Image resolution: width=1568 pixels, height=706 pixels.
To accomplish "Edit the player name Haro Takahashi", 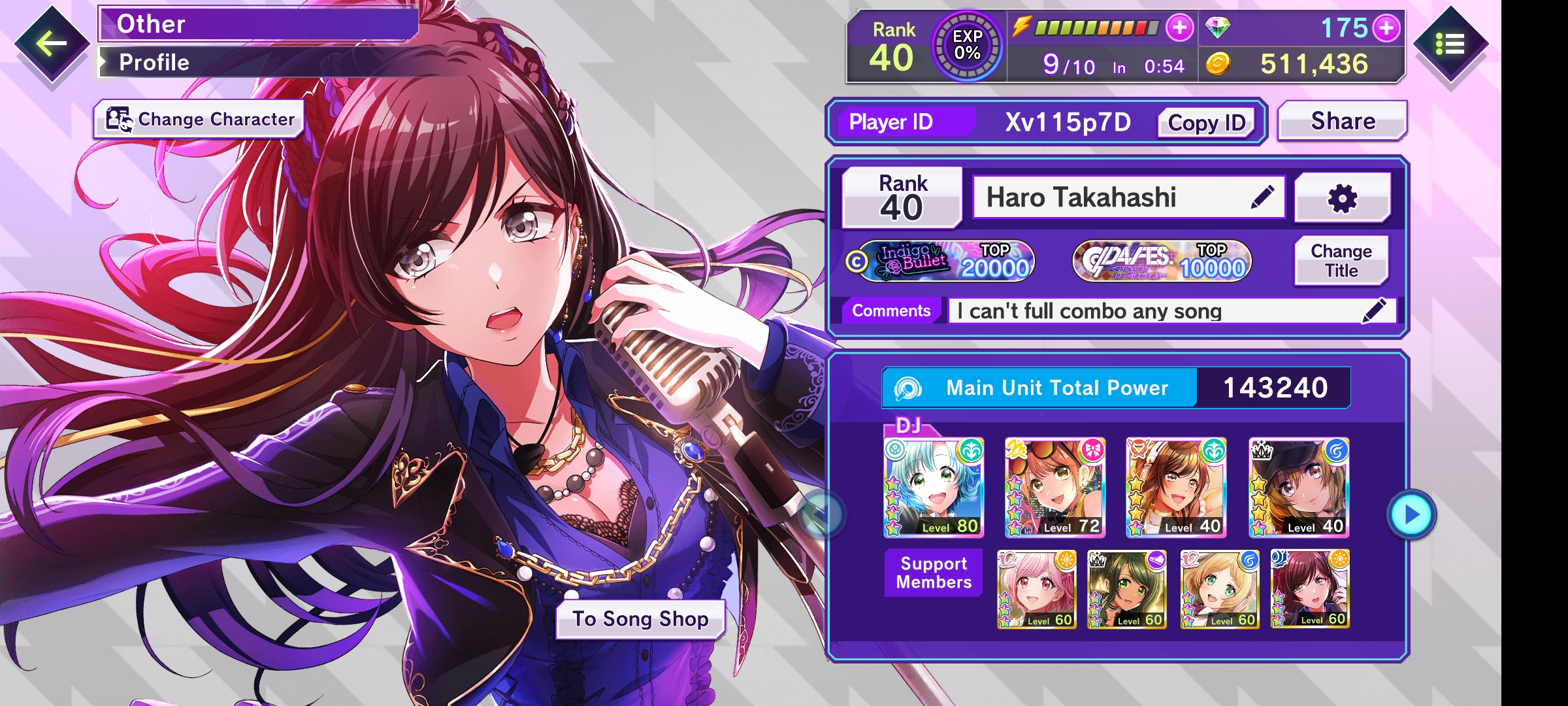I will click(1262, 197).
